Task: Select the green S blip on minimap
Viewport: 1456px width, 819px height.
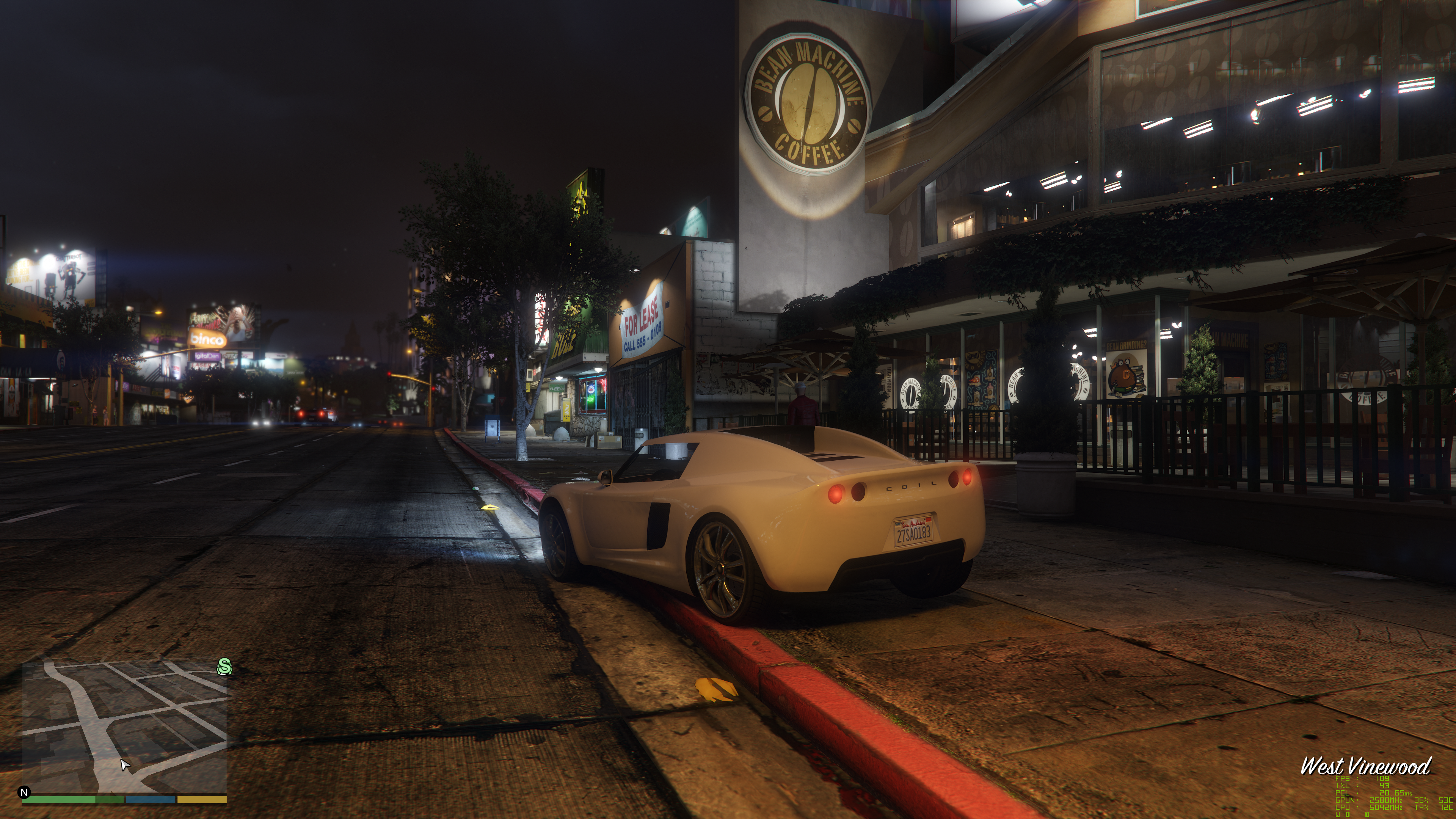Action: click(x=224, y=667)
